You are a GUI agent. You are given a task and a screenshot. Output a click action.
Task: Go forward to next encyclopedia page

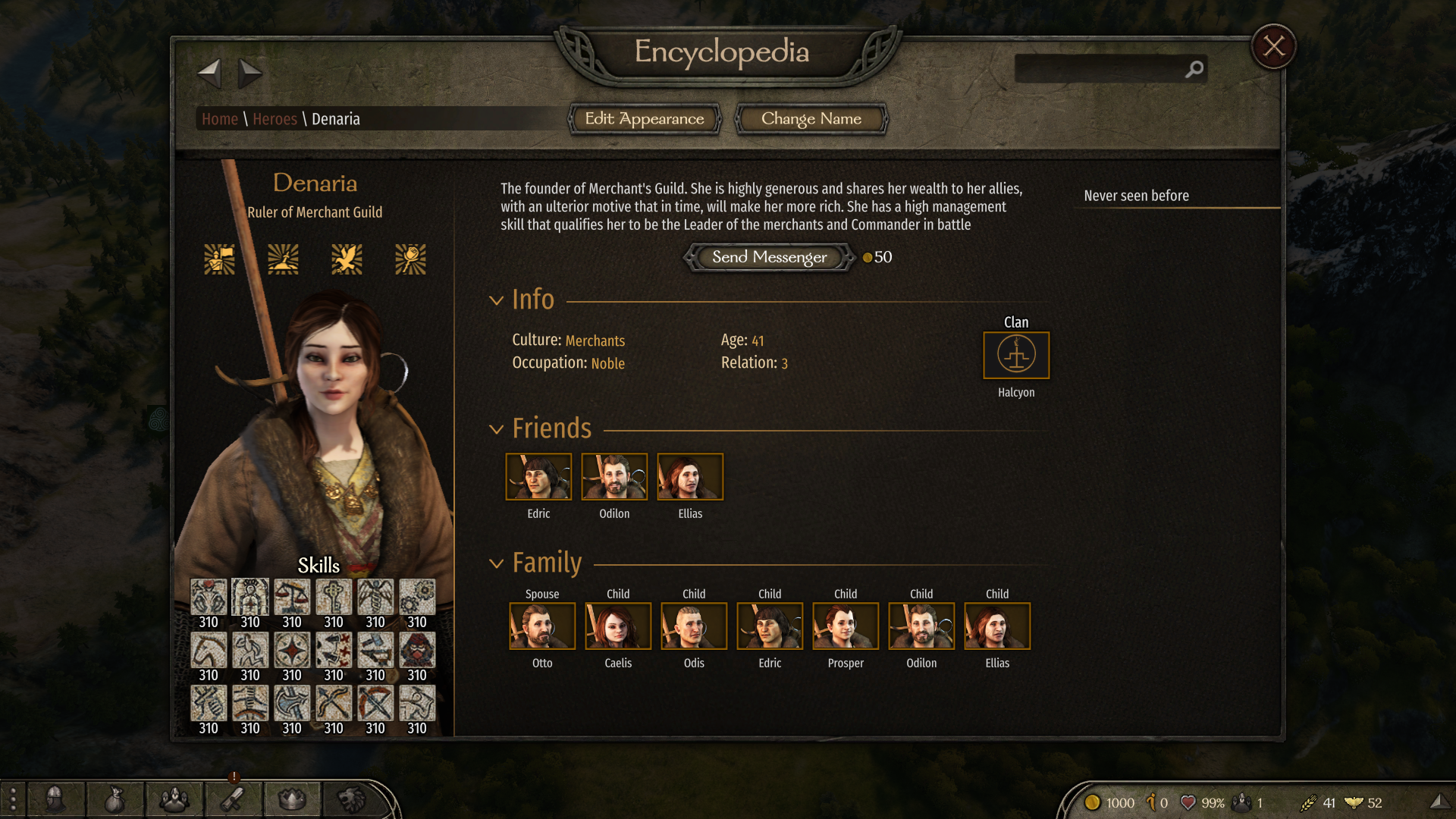tap(249, 74)
